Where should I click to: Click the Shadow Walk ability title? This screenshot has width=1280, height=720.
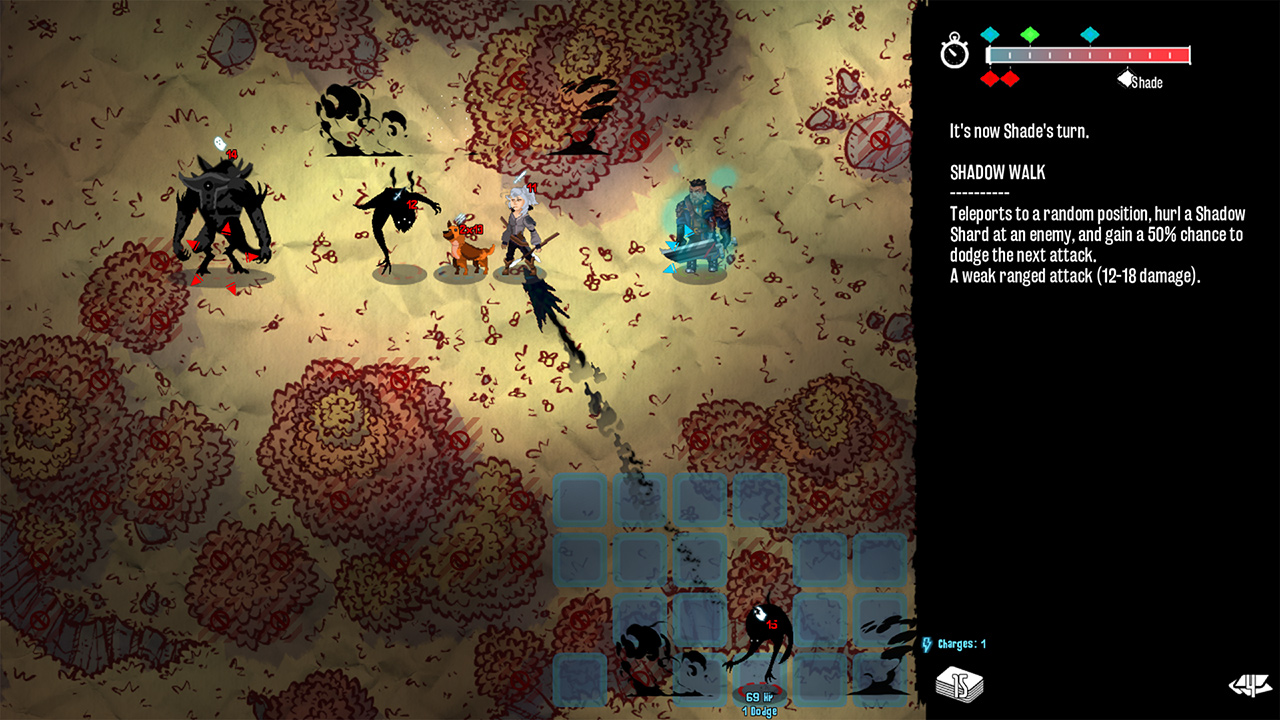pos(997,172)
